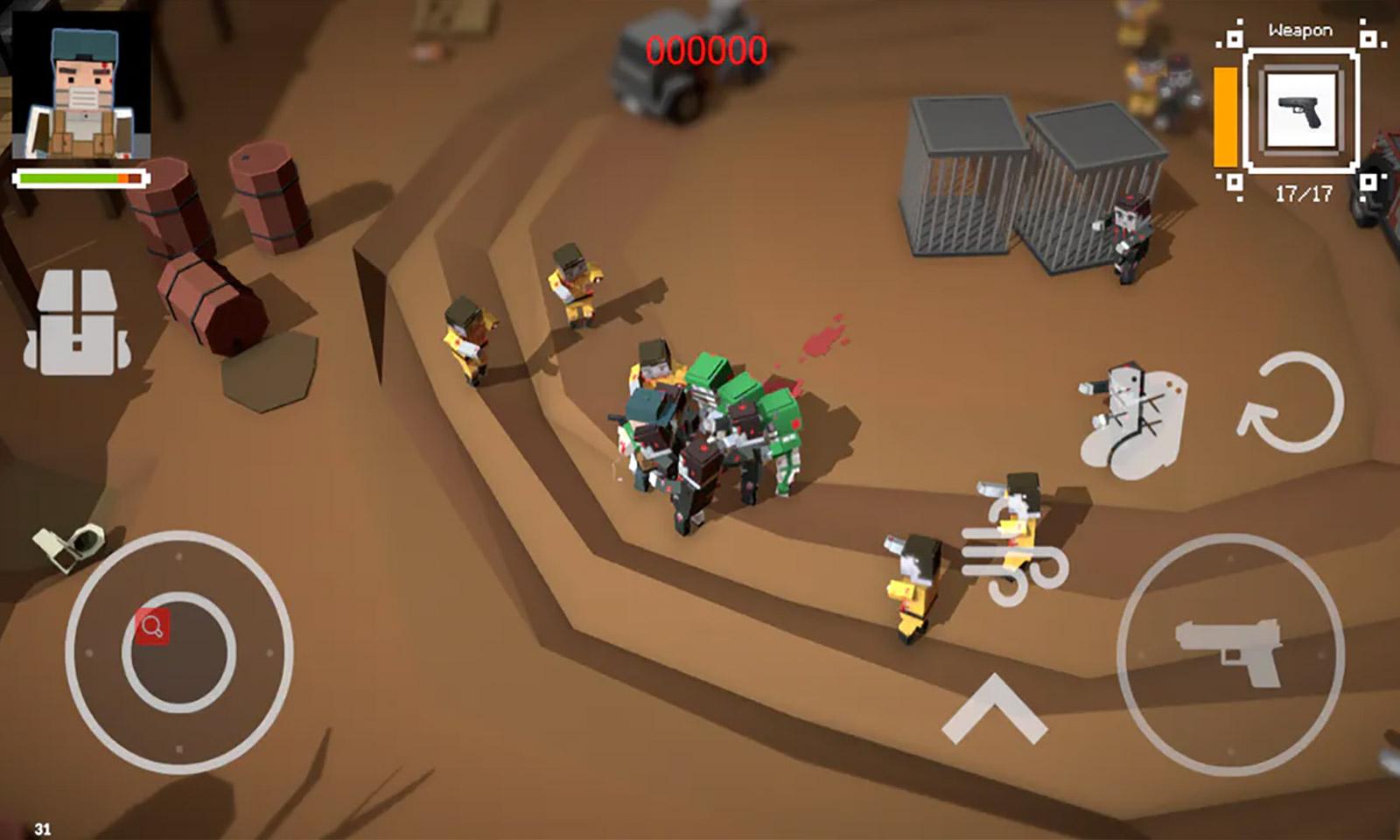1400x840 pixels.
Task: Tap the virtual movement joystick ring
Action: 178,652
